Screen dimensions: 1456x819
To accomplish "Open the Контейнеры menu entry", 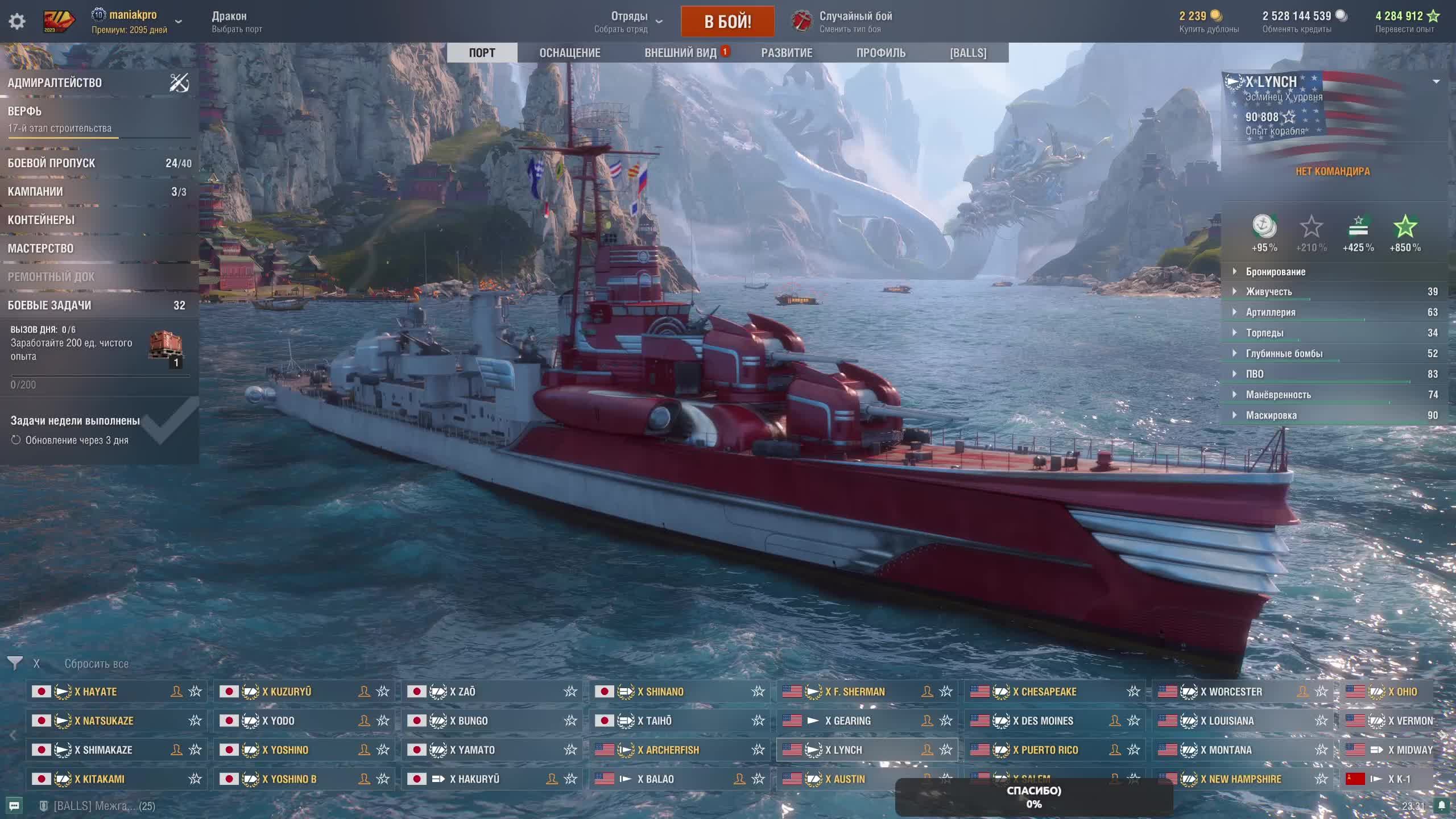I will pos(42,220).
